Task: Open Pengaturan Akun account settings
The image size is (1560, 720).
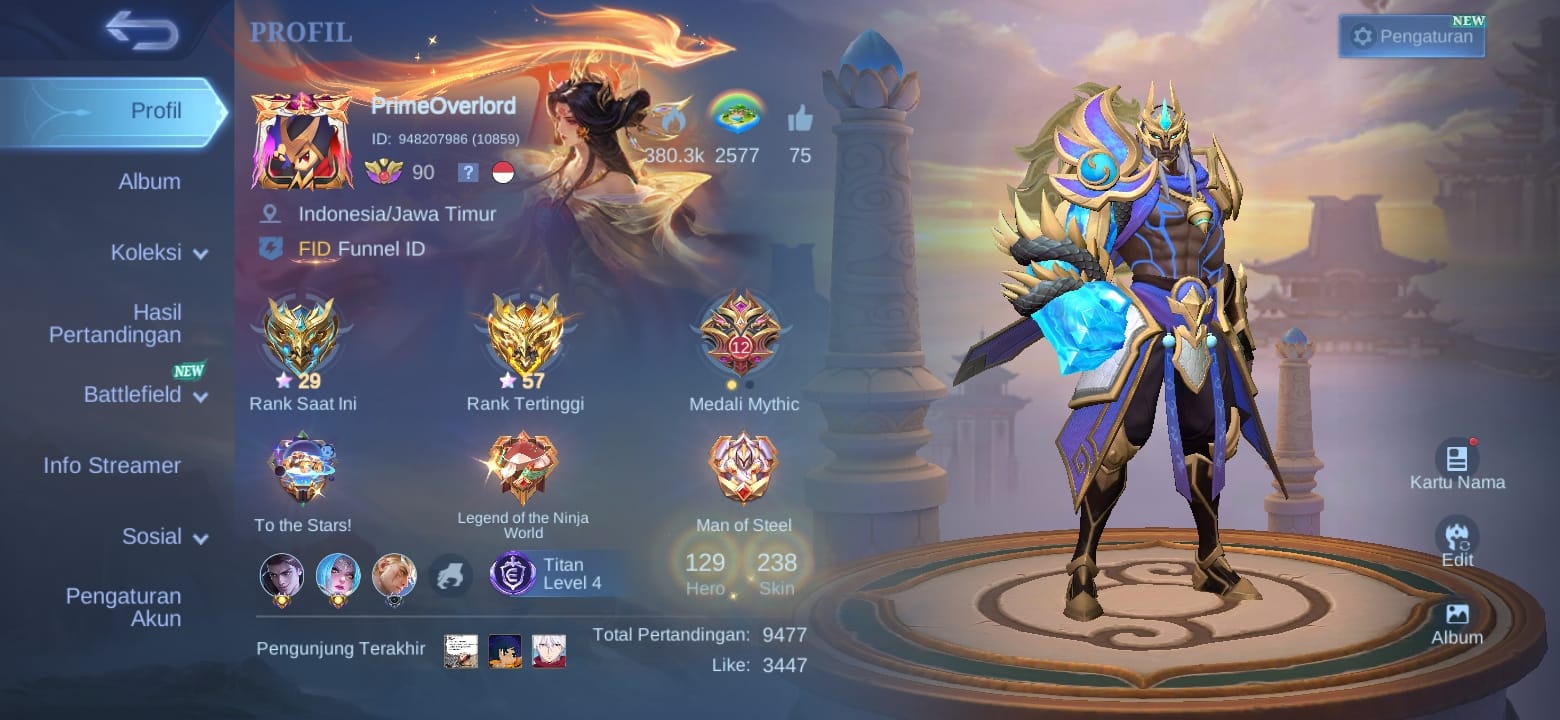Action: (x=123, y=607)
